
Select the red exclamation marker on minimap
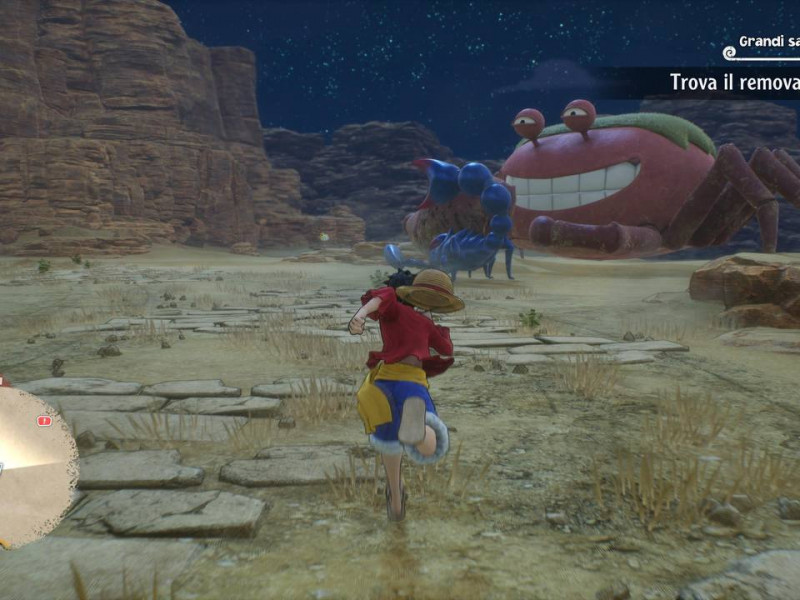tap(44, 421)
